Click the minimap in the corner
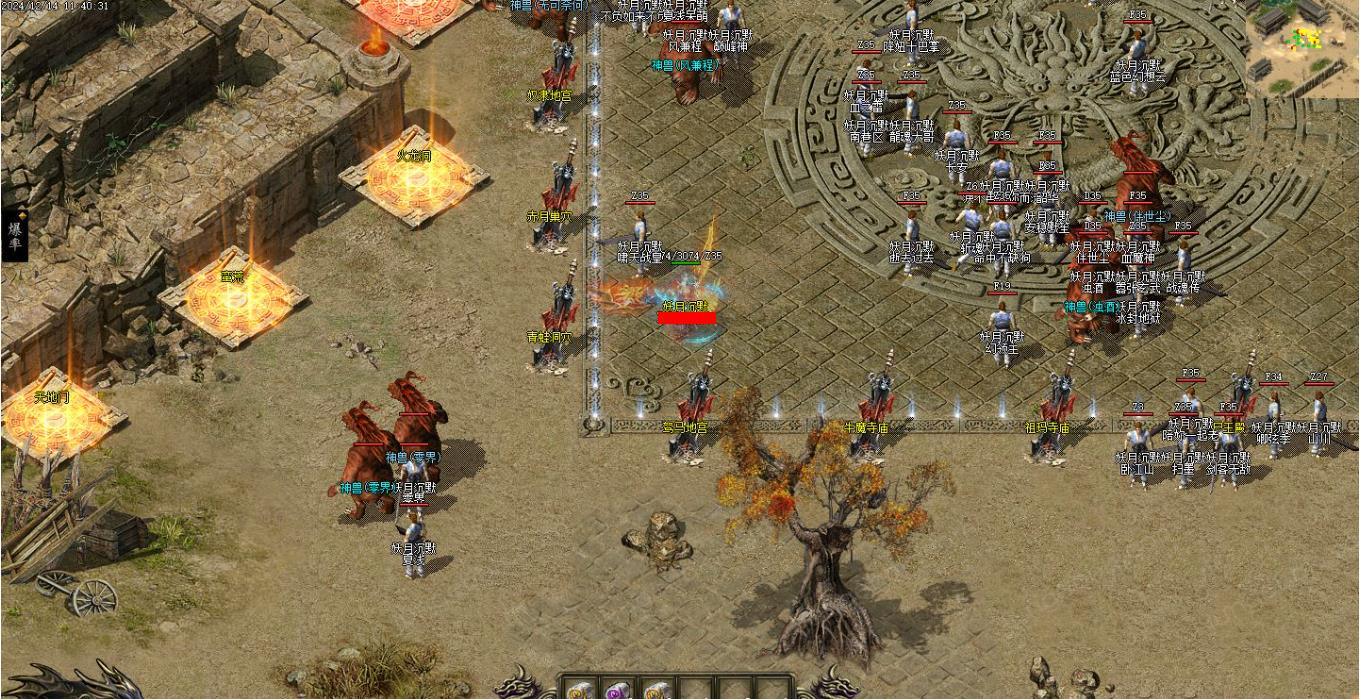Screen dimensions: 1360x699 [1301, 47]
